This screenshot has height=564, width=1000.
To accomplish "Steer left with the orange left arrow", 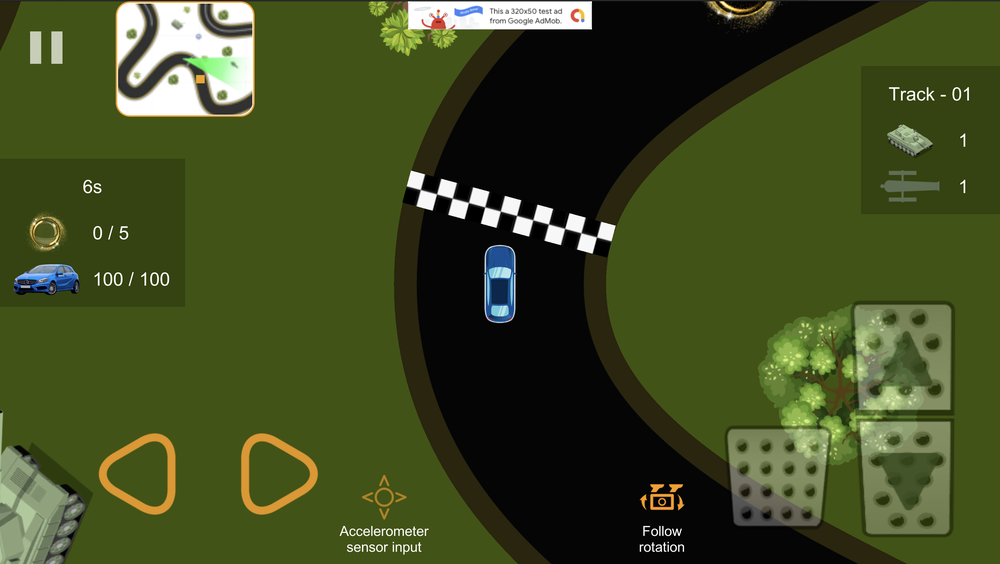I will [138, 474].
